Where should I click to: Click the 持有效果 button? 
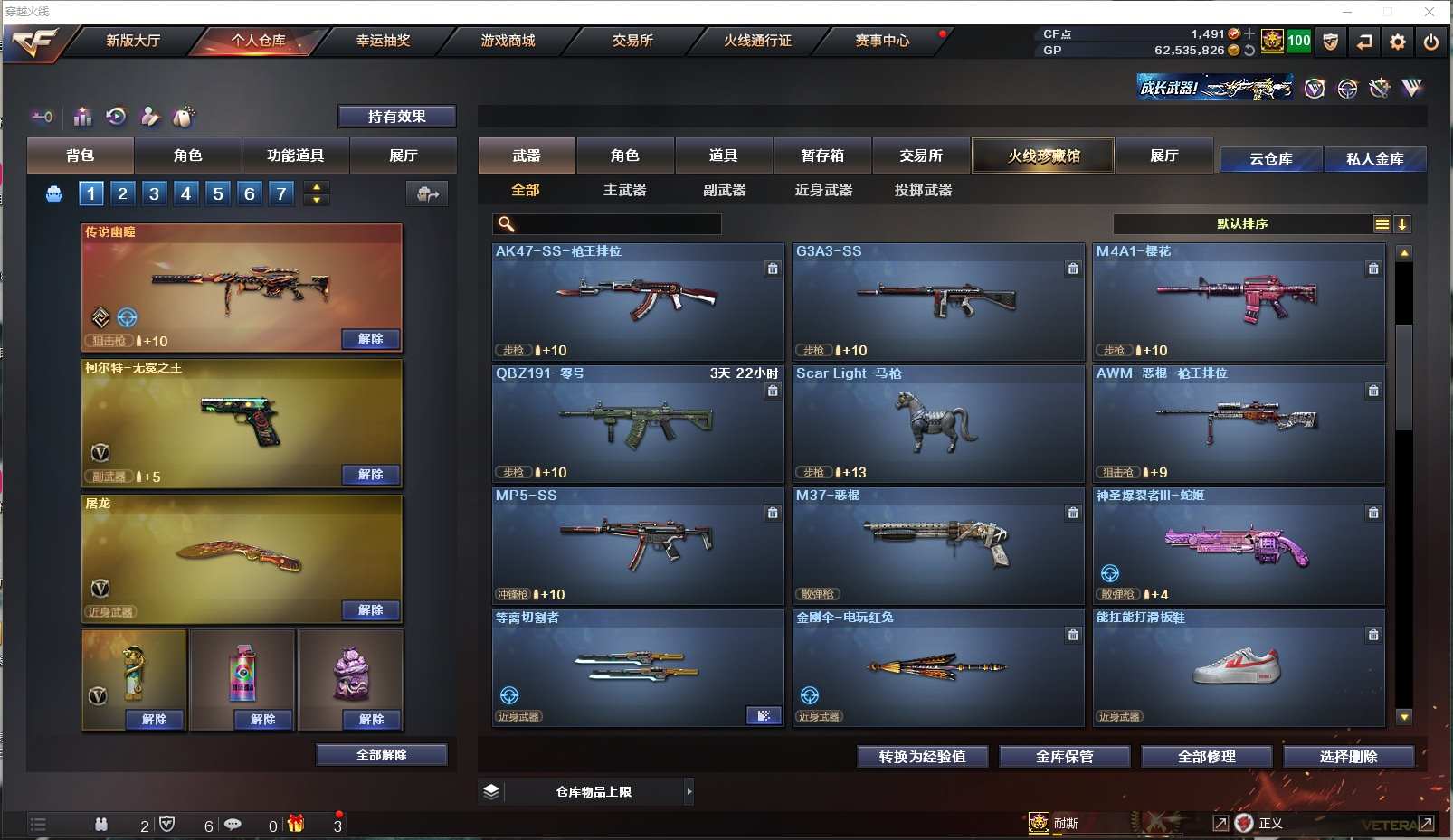point(396,117)
